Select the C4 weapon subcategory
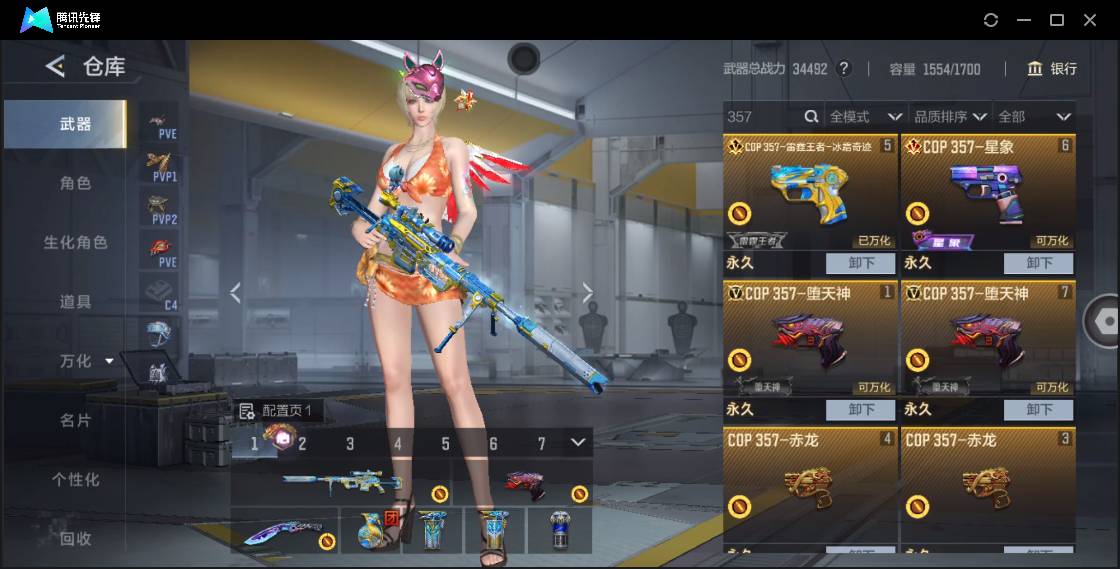Screen dimensions: 1120x569 159,293
